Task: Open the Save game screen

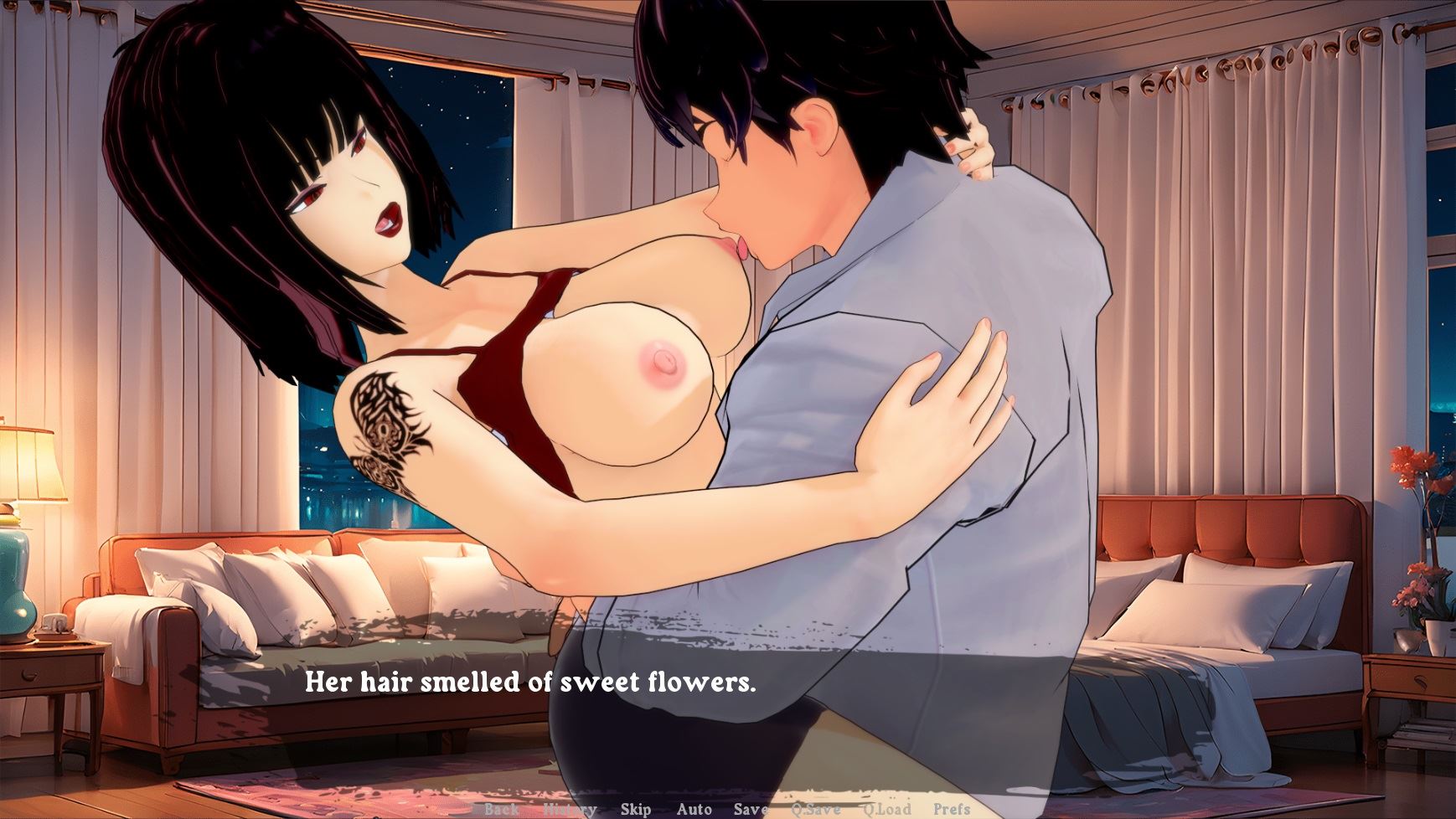Action: [751, 809]
